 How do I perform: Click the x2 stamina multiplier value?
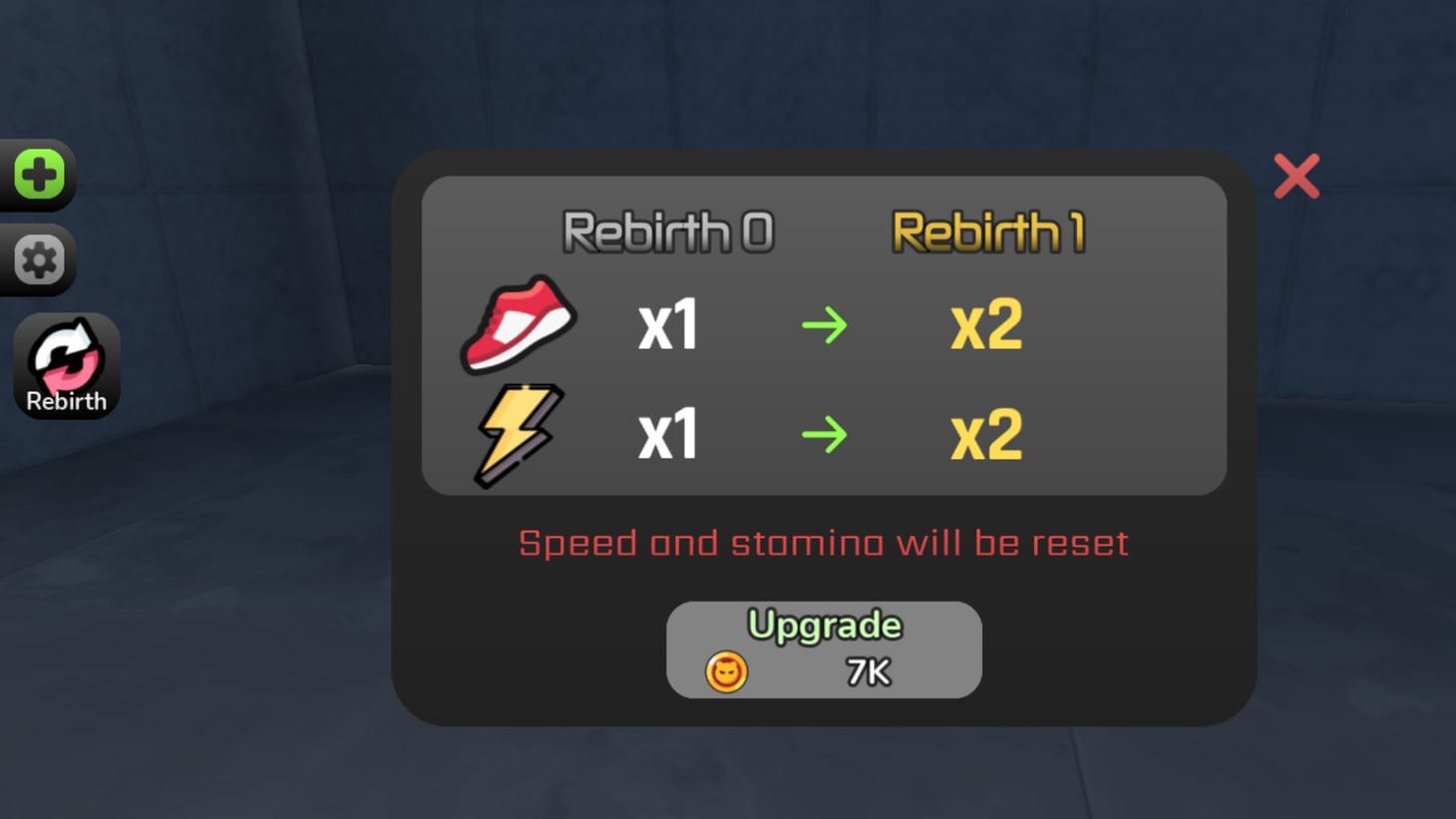click(985, 432)
